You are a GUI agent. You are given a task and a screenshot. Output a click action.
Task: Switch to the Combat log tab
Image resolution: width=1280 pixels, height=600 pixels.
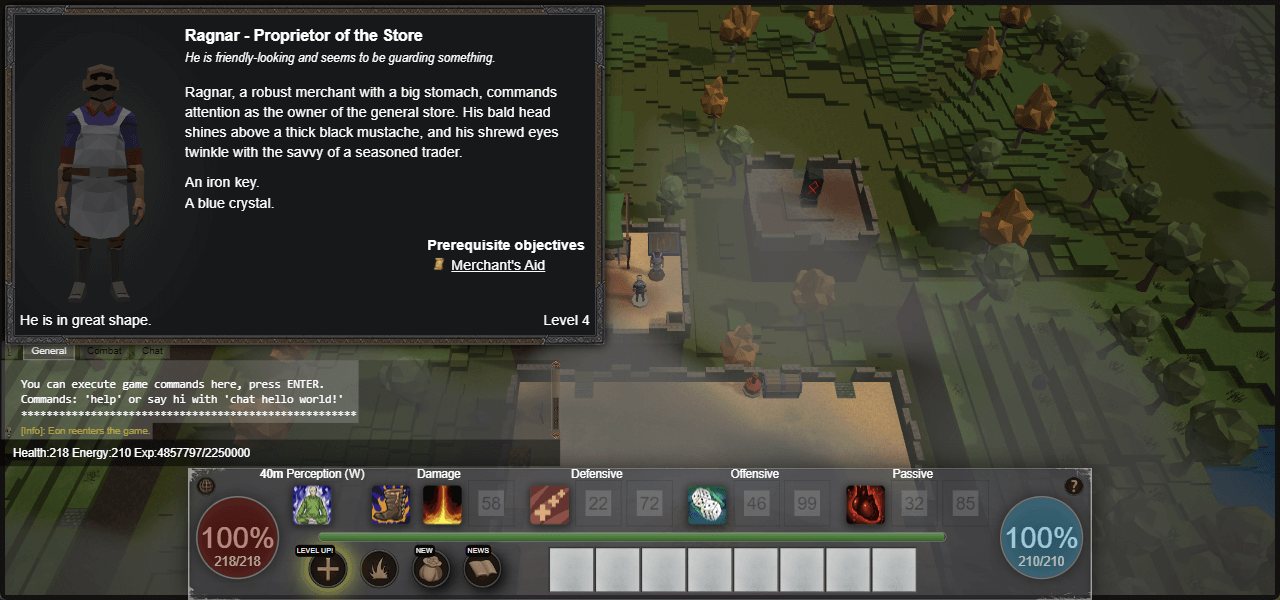pos(104,351)
